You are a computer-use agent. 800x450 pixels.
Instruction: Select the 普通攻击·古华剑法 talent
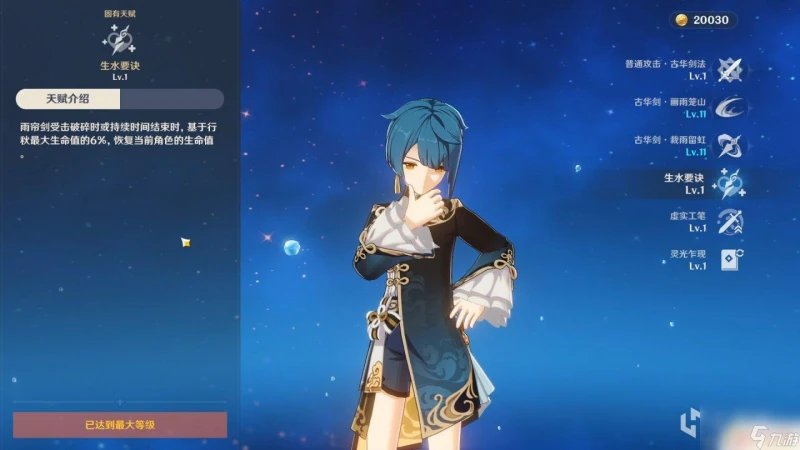pyautogui.click(x=730, y=68)
